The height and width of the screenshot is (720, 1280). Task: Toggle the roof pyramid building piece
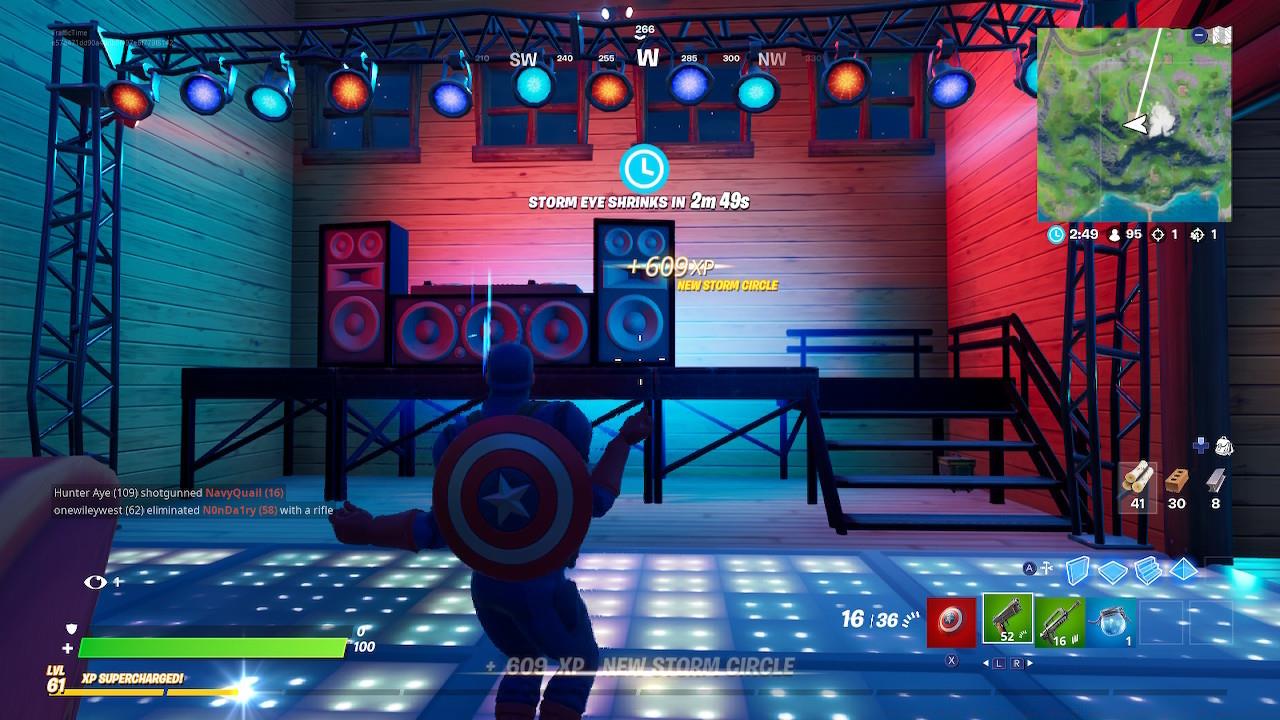pyautogui.click(x=1184, y=568)
